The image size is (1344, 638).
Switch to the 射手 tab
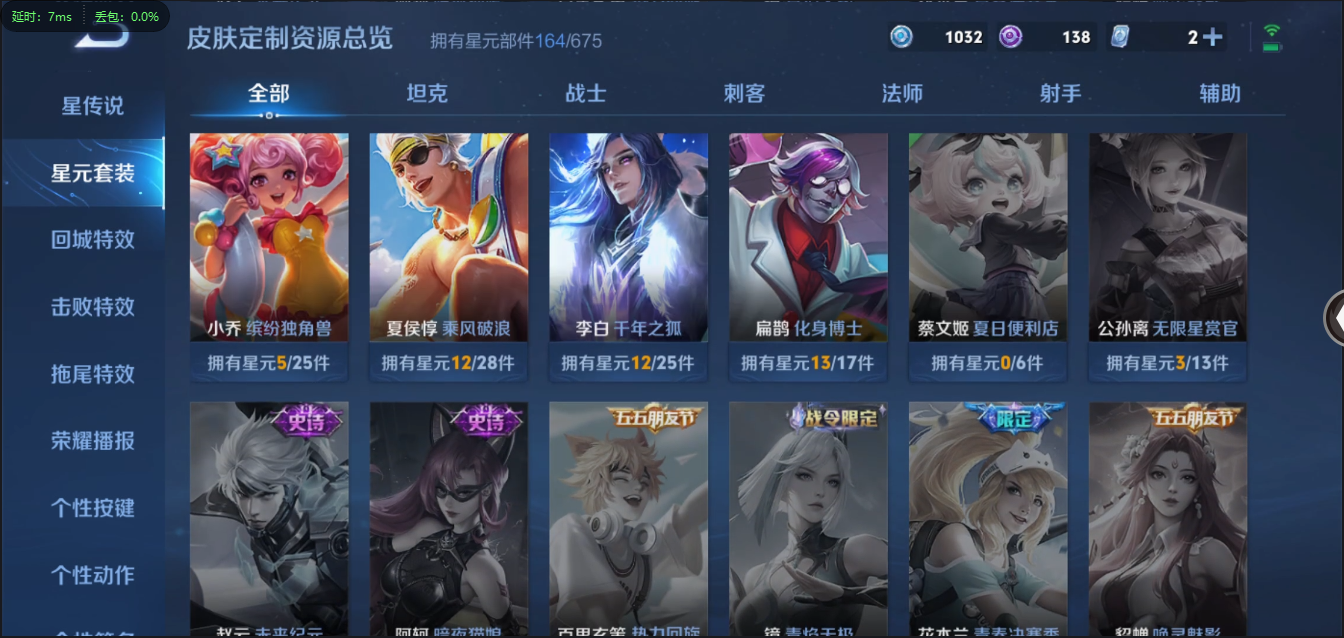(1060, 94)
